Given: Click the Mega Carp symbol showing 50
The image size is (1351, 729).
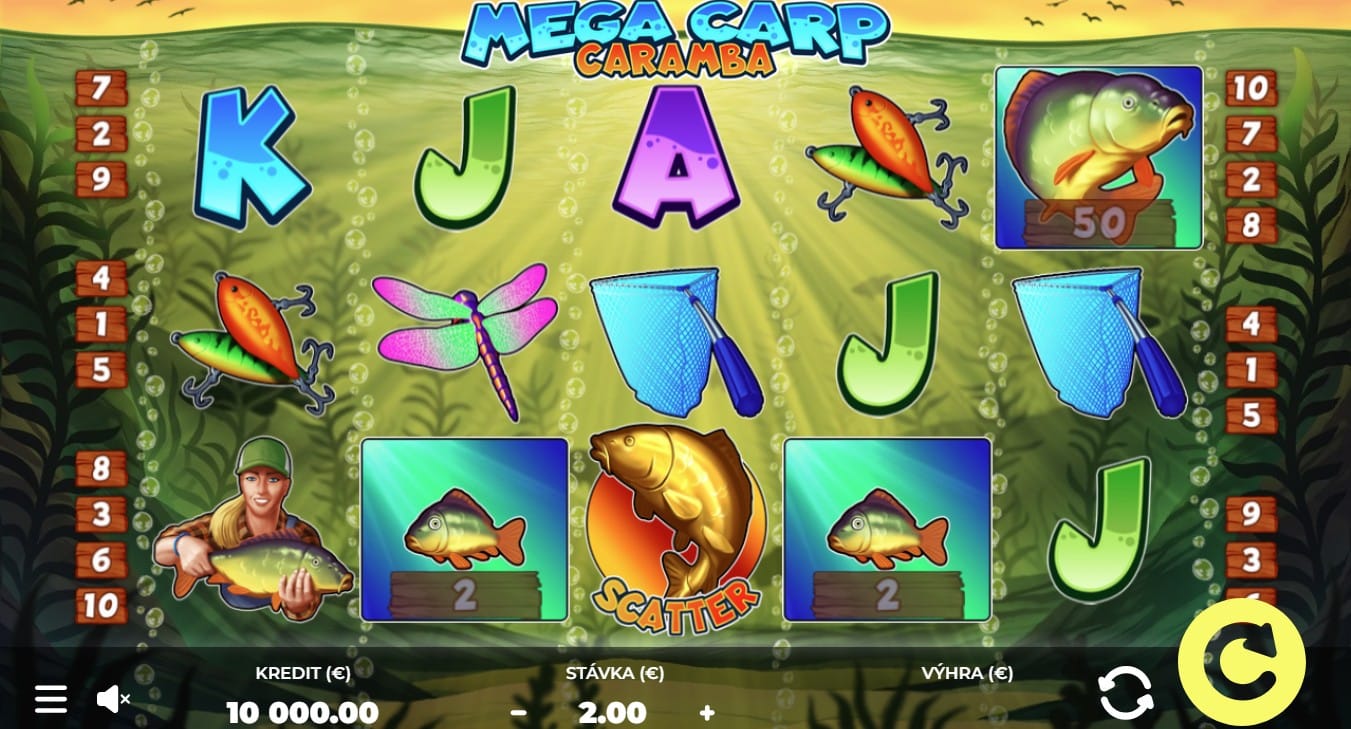Looking at the screenshot, I should [x=1098, y=155].
